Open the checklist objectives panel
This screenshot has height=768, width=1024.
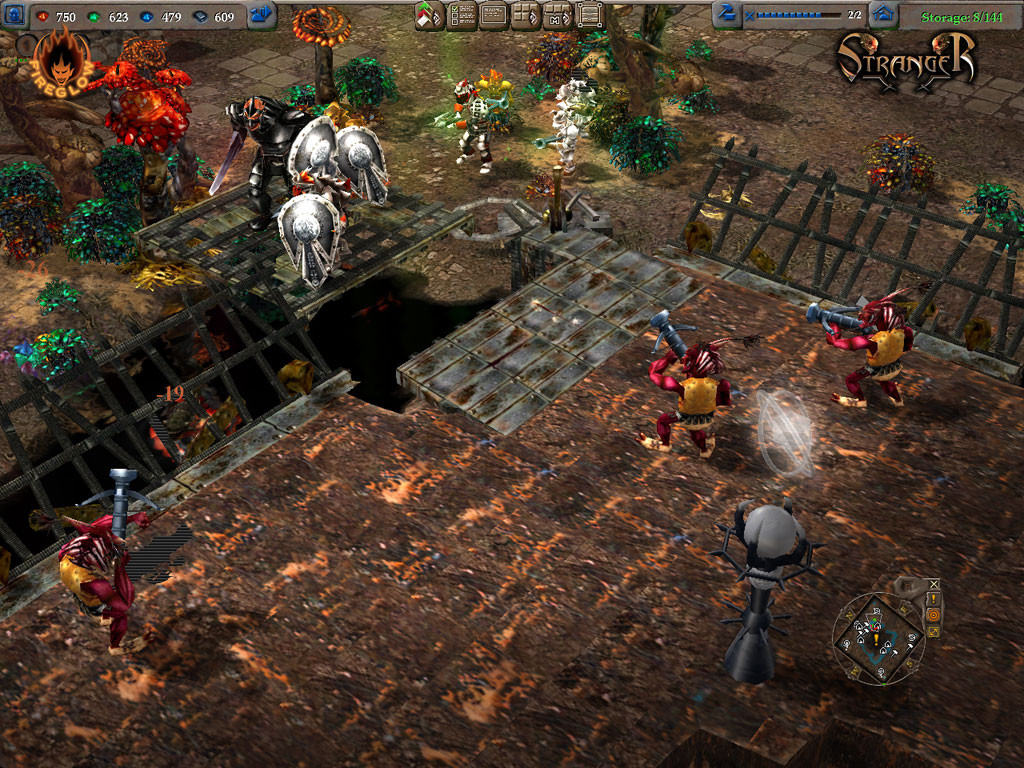(461, 15)
